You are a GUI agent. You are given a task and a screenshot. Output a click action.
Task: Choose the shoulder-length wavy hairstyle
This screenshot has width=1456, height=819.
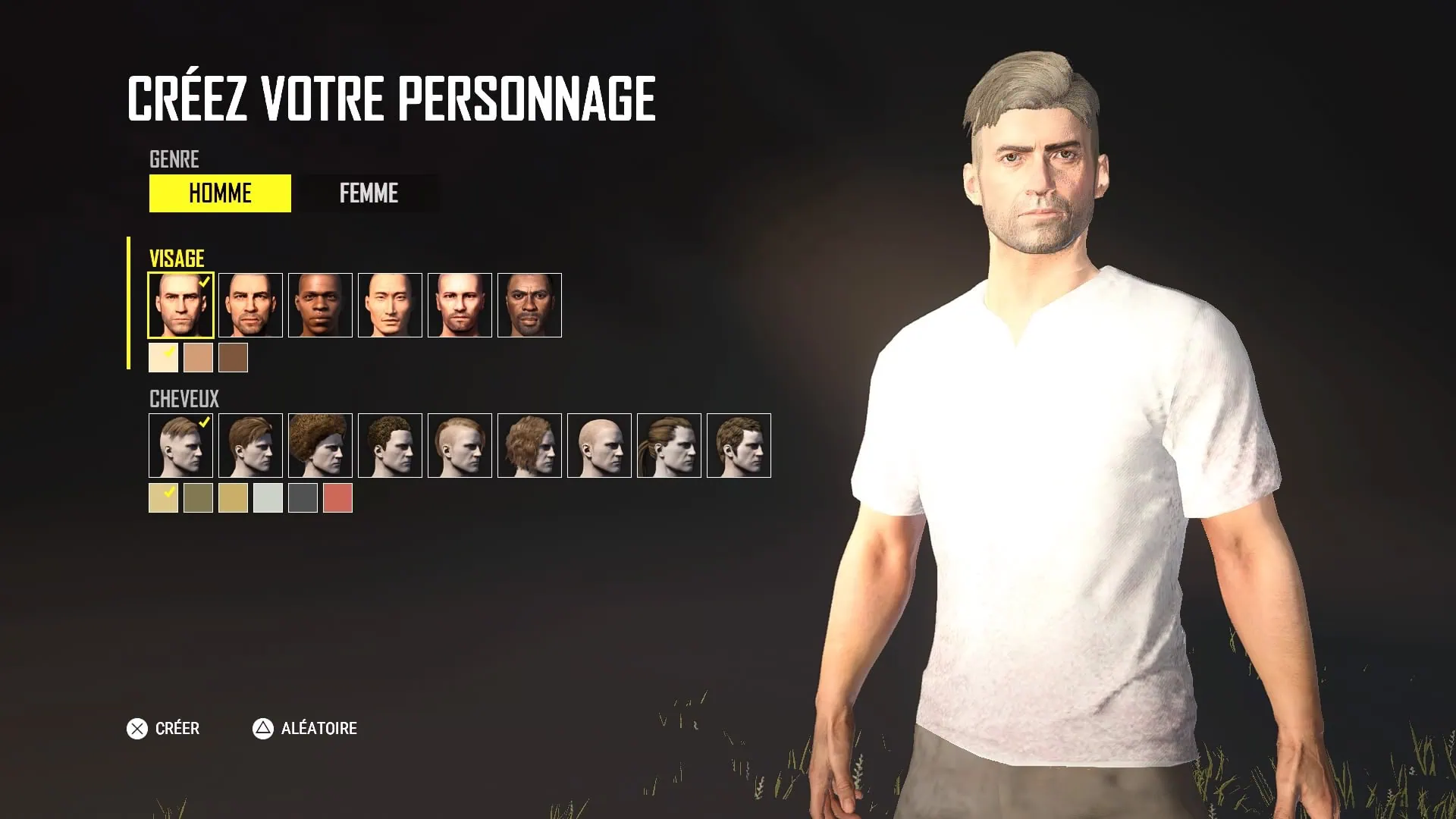point(529,445)
